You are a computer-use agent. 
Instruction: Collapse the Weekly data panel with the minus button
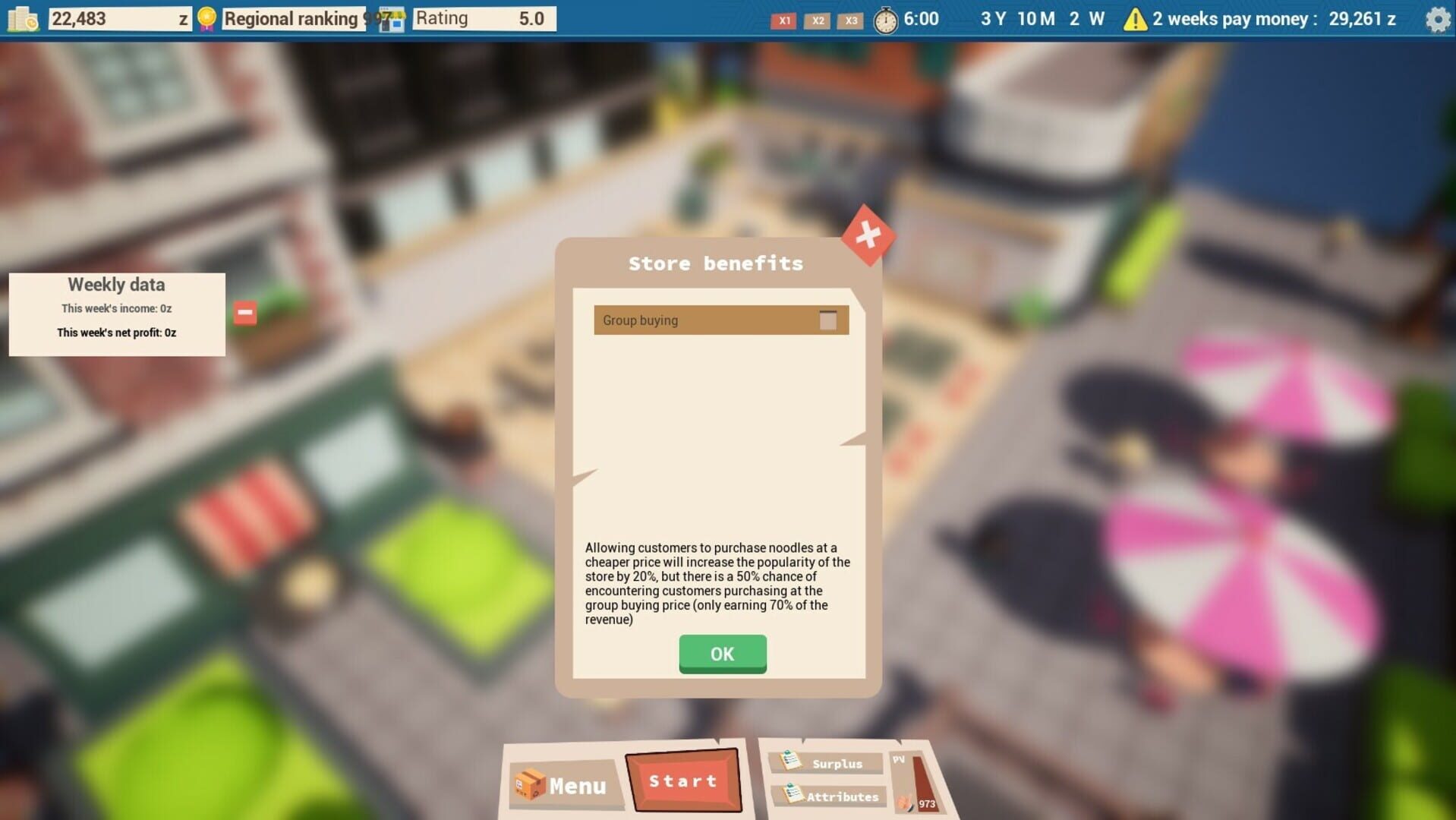(x=244, y=311)
